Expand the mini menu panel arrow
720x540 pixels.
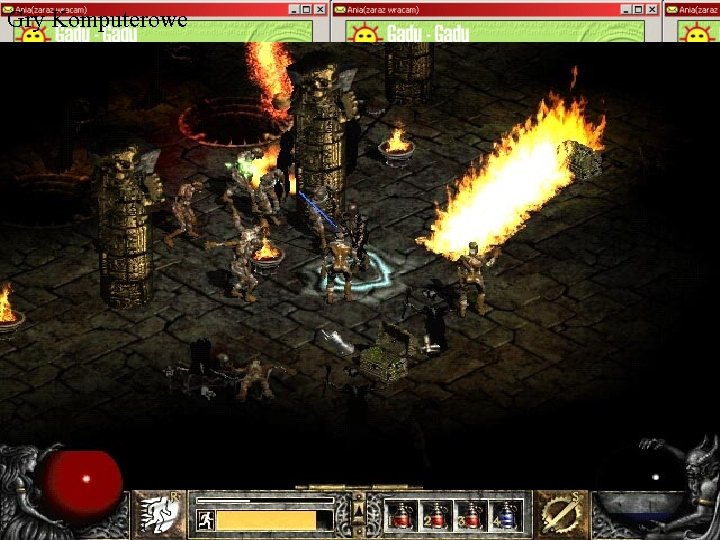click(360, 514)
